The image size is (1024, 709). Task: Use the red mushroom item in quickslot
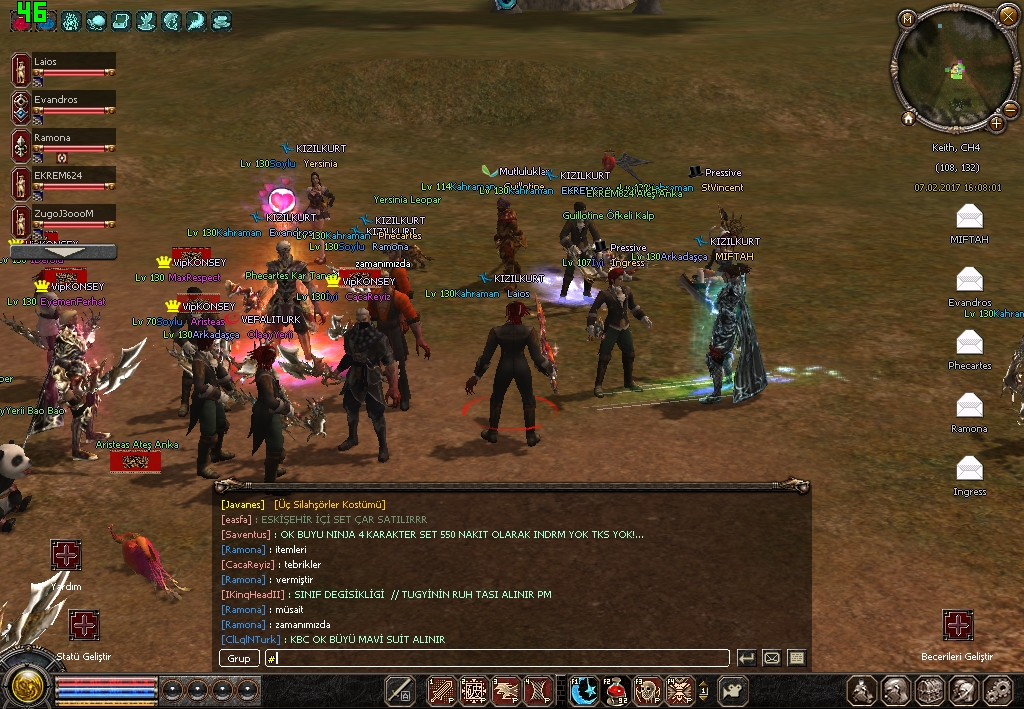[616, 690]
